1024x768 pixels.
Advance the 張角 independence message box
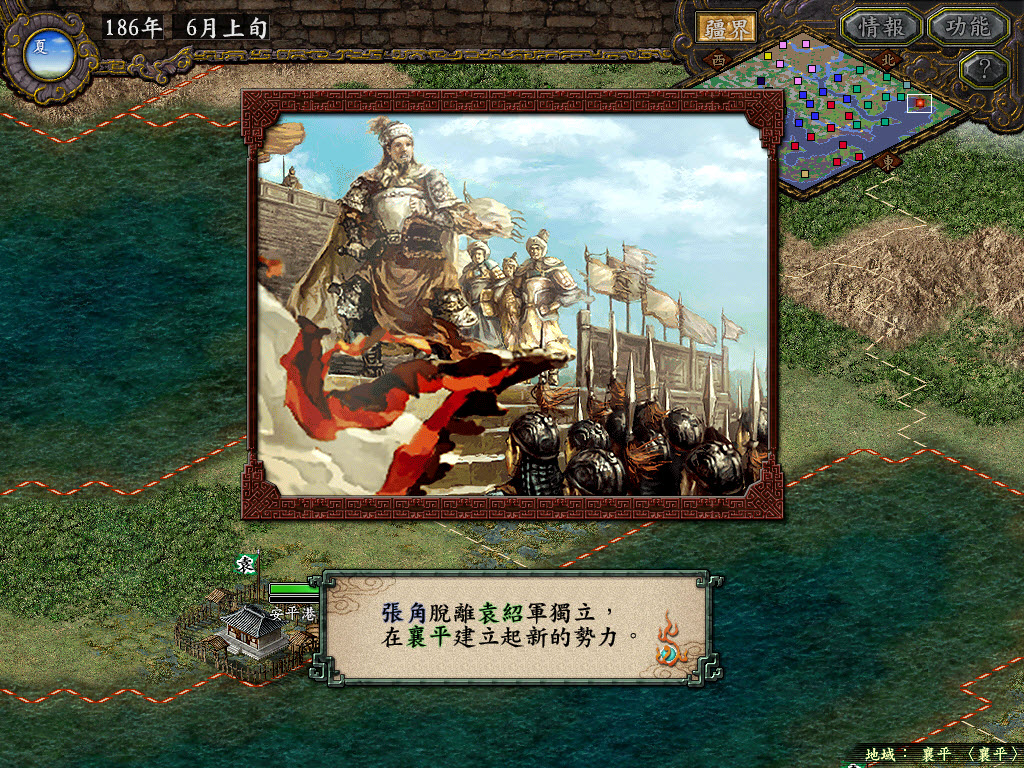click(x=510, y=625)
